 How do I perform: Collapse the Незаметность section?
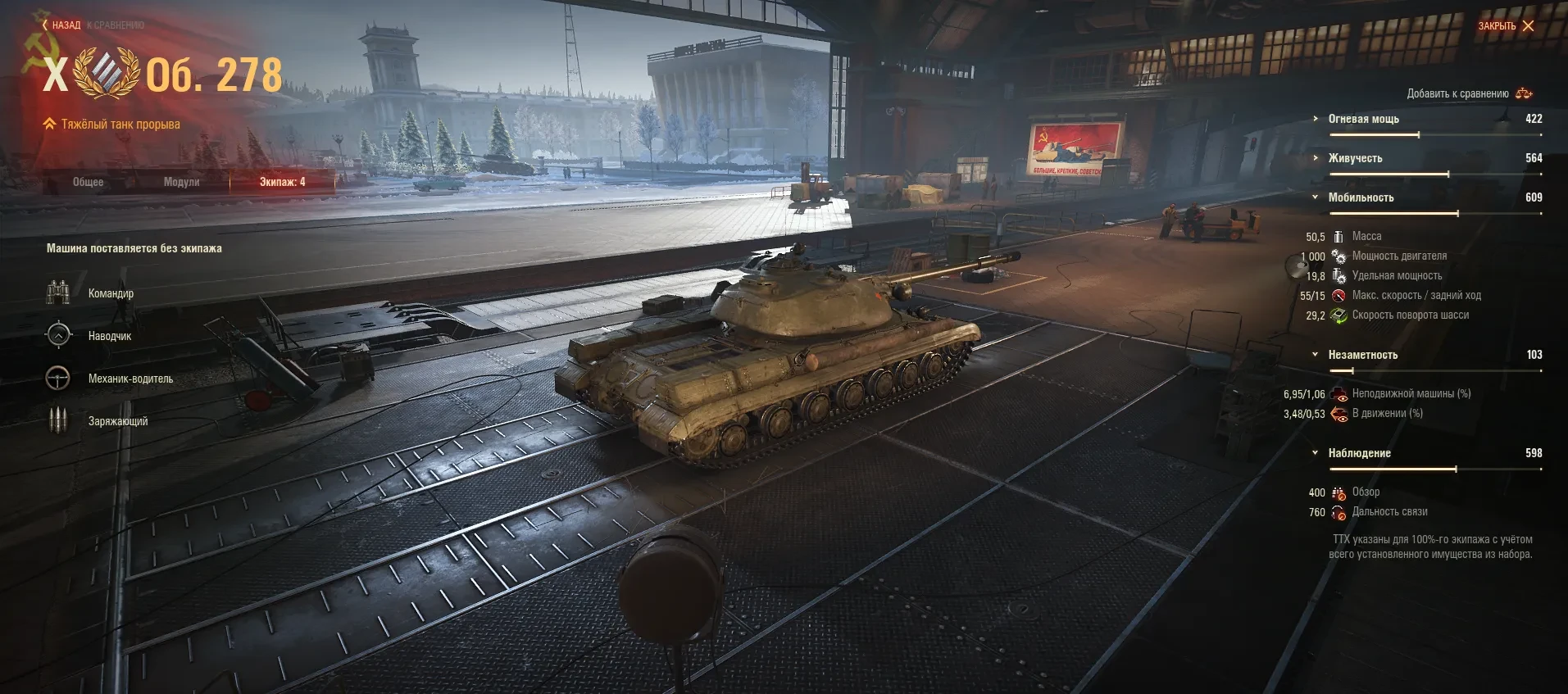click(1362, 355)
